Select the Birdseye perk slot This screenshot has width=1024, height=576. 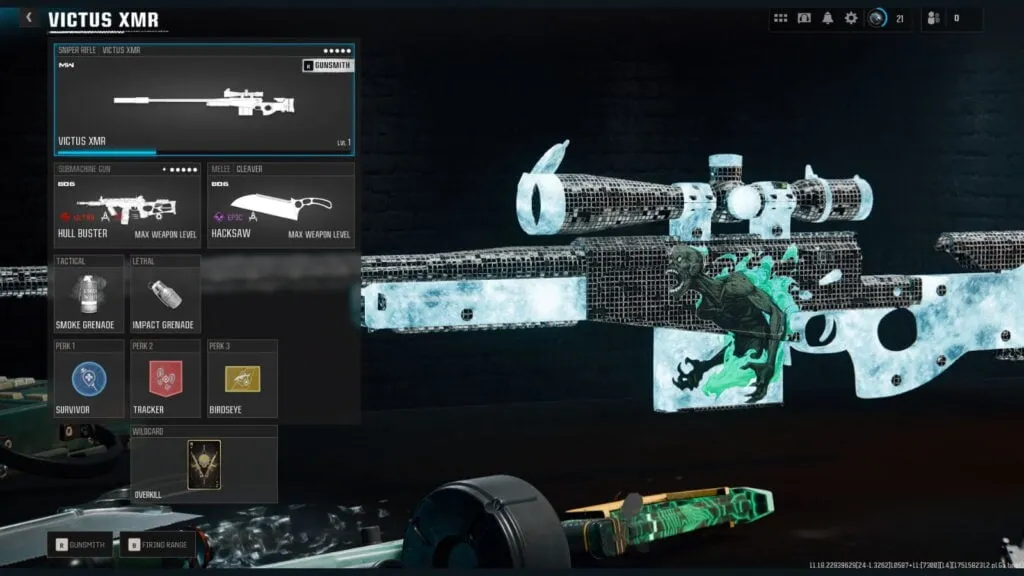click(x=242, y=378)
